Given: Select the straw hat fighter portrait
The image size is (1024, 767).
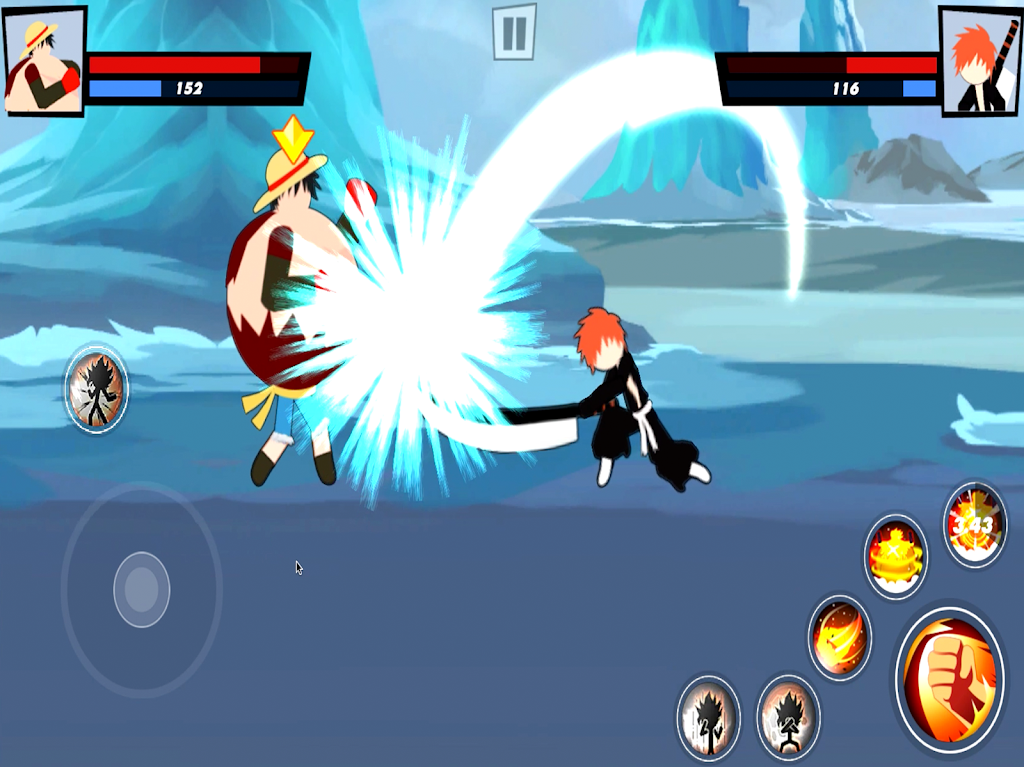Looking at the screenshot, I should 44,60.
